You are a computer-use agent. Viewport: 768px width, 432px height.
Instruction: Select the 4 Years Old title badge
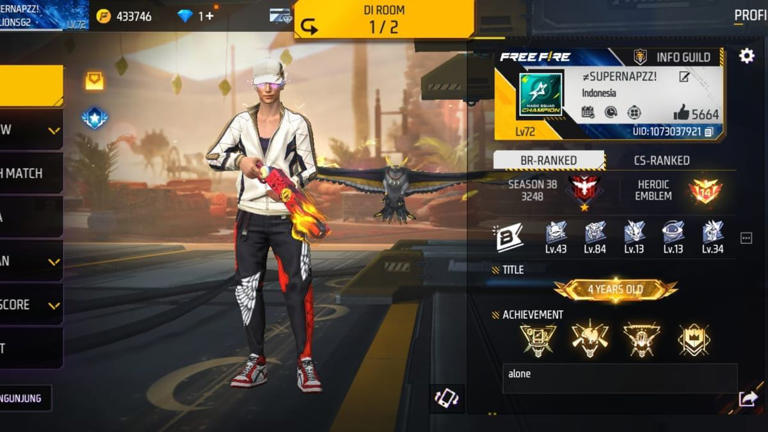click(615, 290)
